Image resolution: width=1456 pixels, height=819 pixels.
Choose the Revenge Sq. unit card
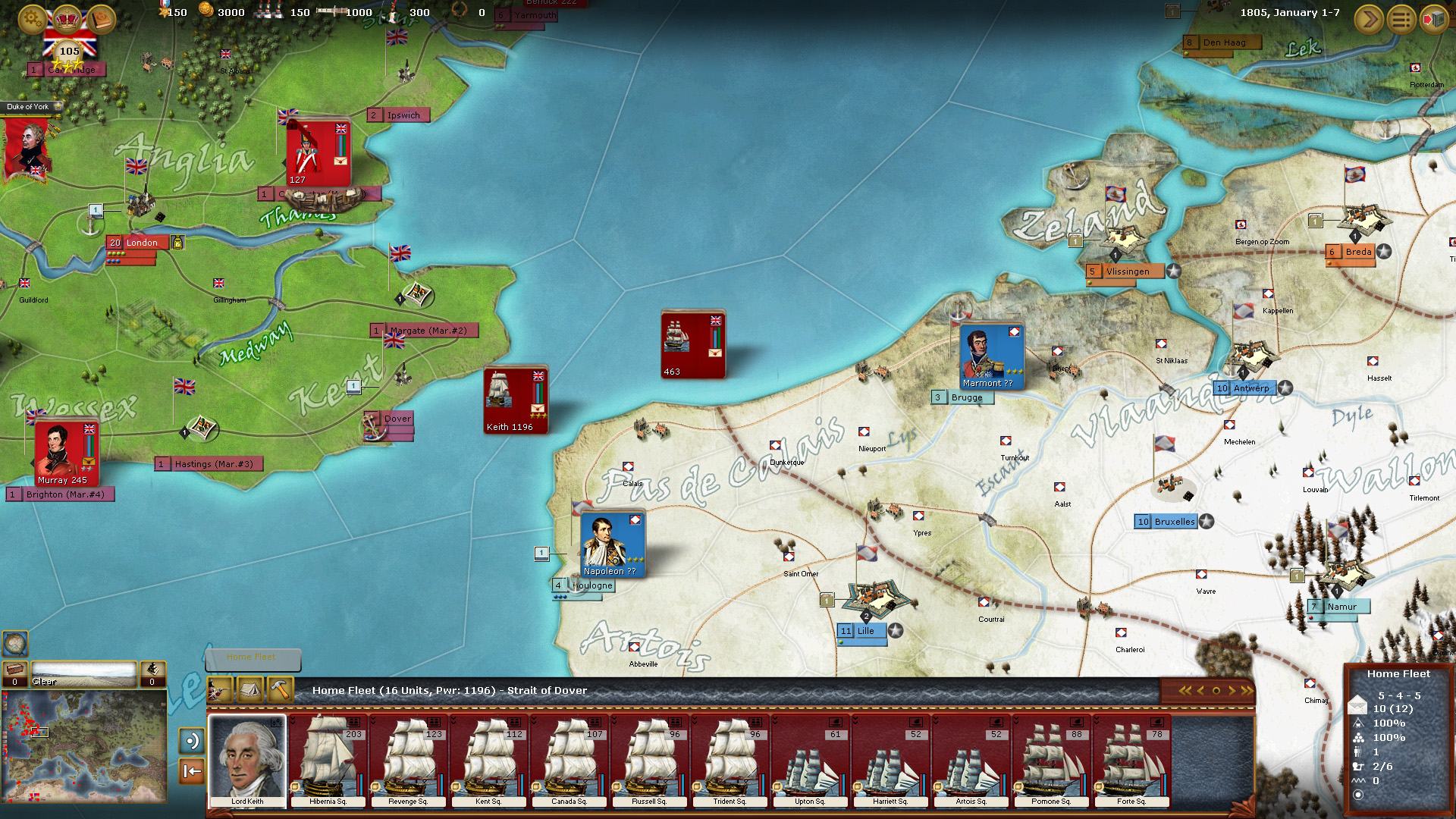point(408,760)
